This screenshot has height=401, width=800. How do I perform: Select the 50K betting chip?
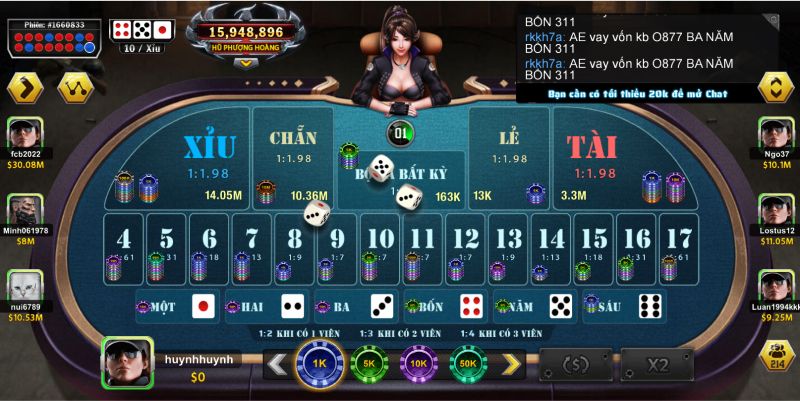469,362
